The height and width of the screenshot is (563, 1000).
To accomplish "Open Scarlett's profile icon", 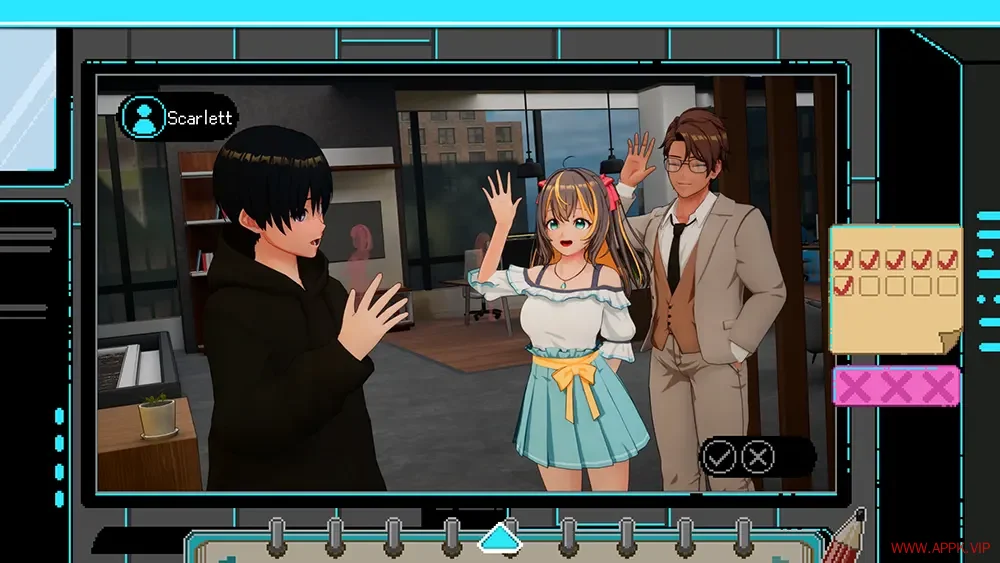I will pos(143,117).
